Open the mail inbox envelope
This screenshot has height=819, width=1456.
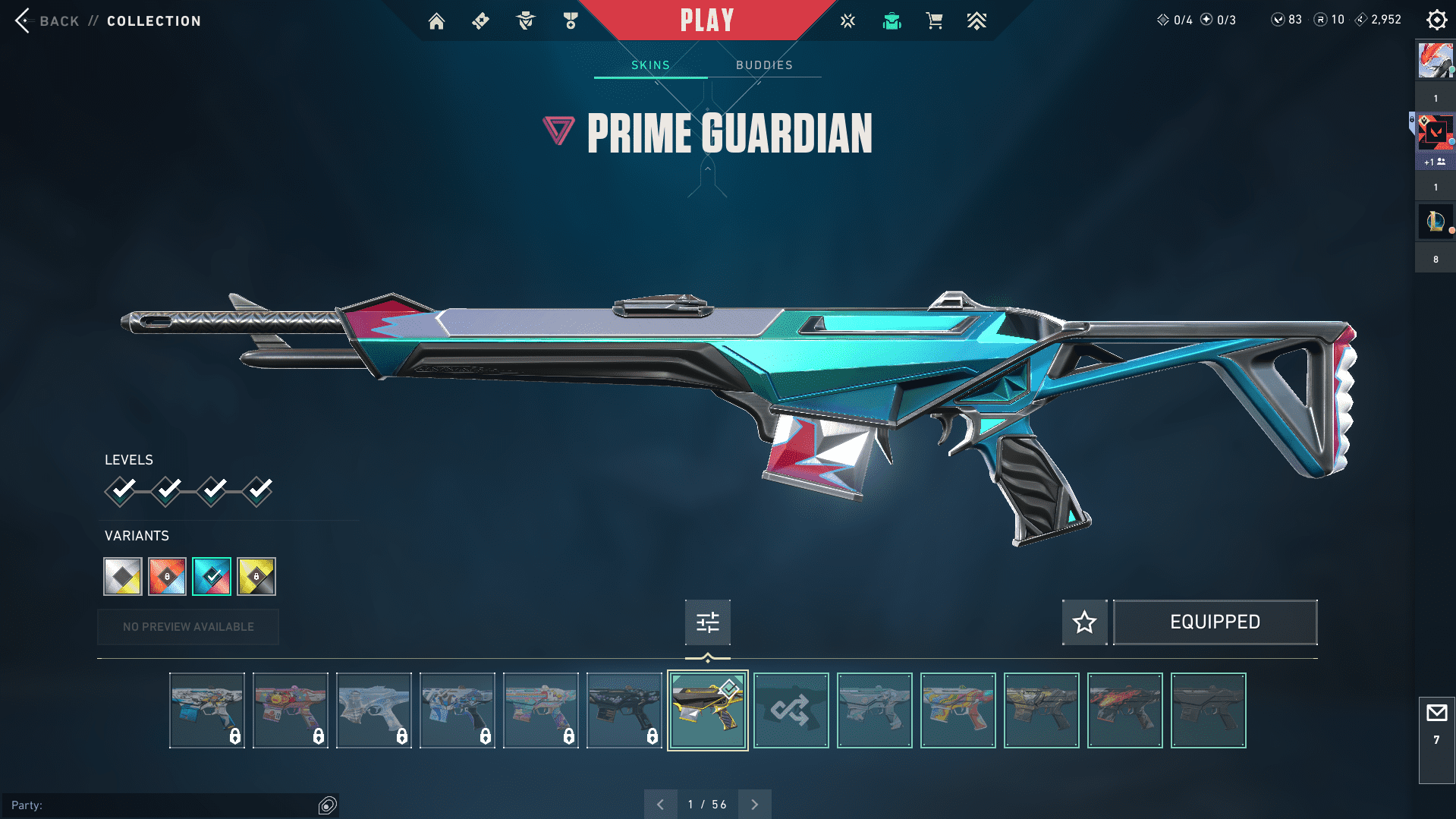1436,713
